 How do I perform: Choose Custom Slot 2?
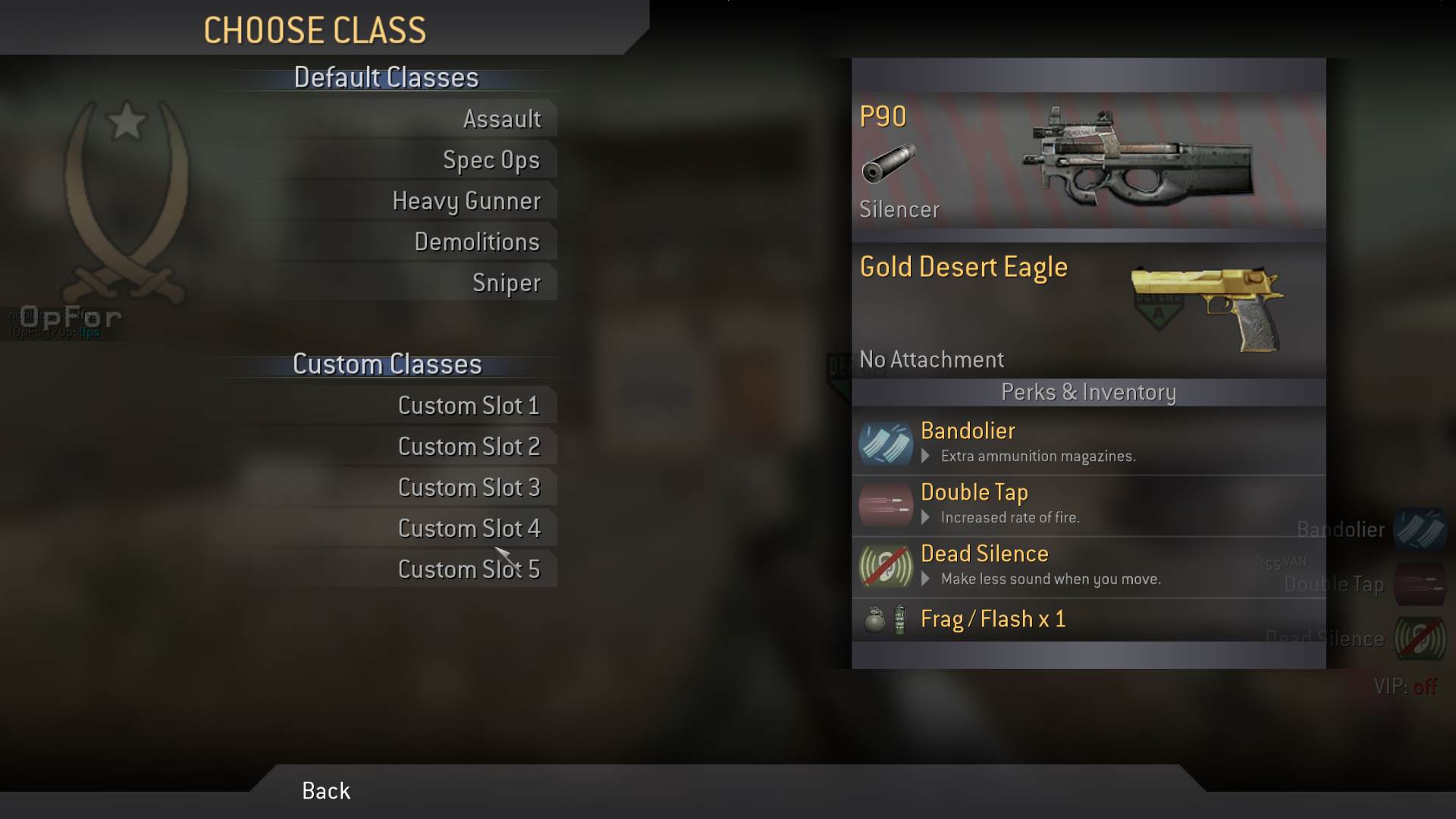[469, 447]
